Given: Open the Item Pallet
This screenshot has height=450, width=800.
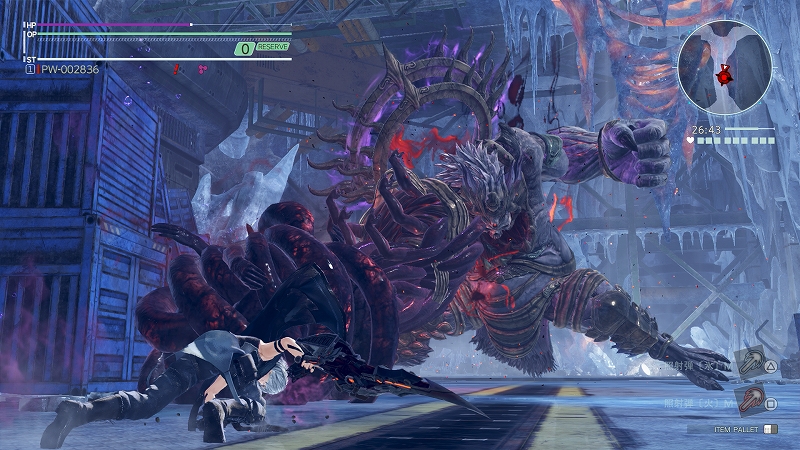Looking at the screenshot, I should (x=738, y=429).
